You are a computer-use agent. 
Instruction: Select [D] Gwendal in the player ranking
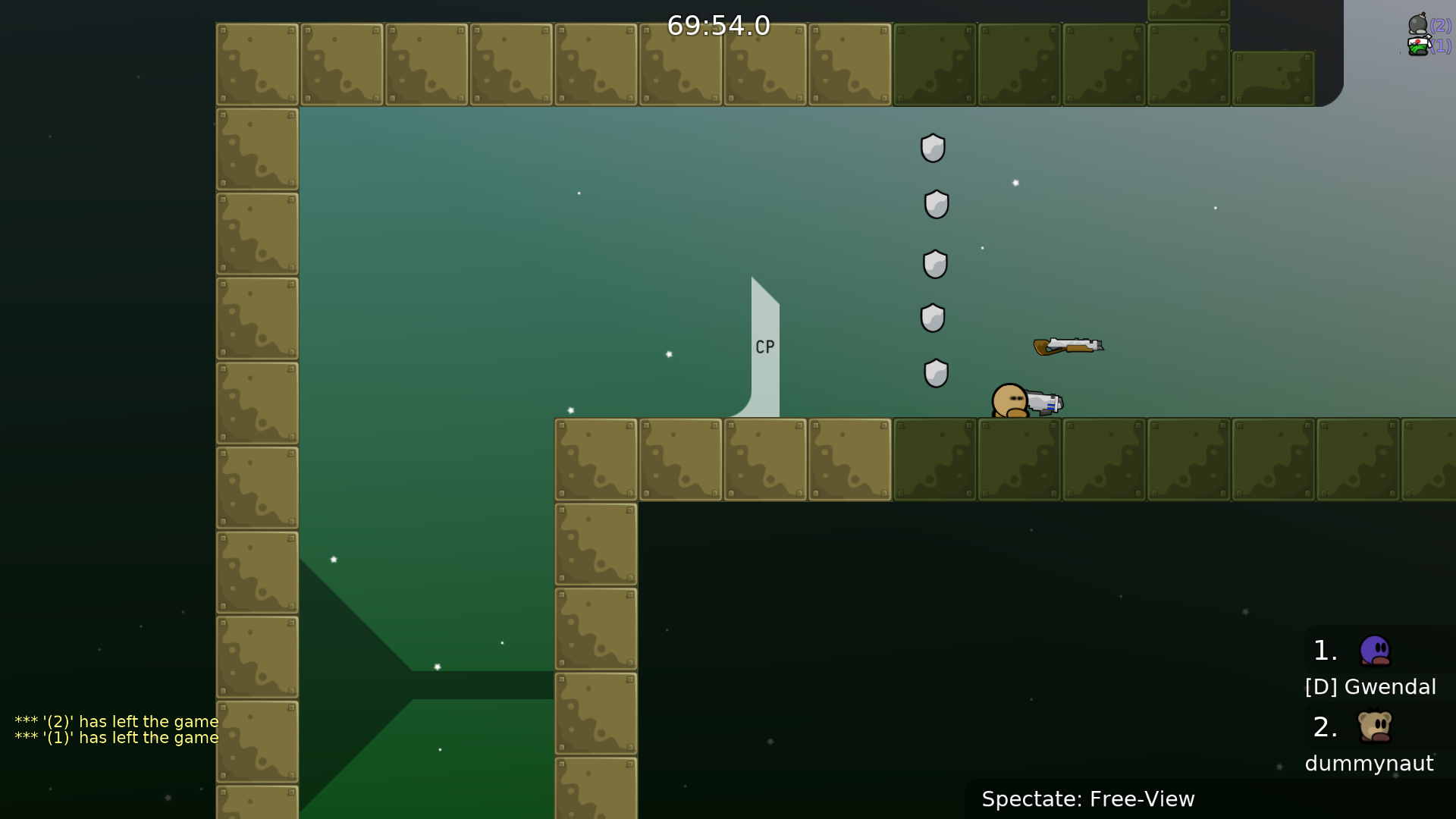tap(1370, 686)
